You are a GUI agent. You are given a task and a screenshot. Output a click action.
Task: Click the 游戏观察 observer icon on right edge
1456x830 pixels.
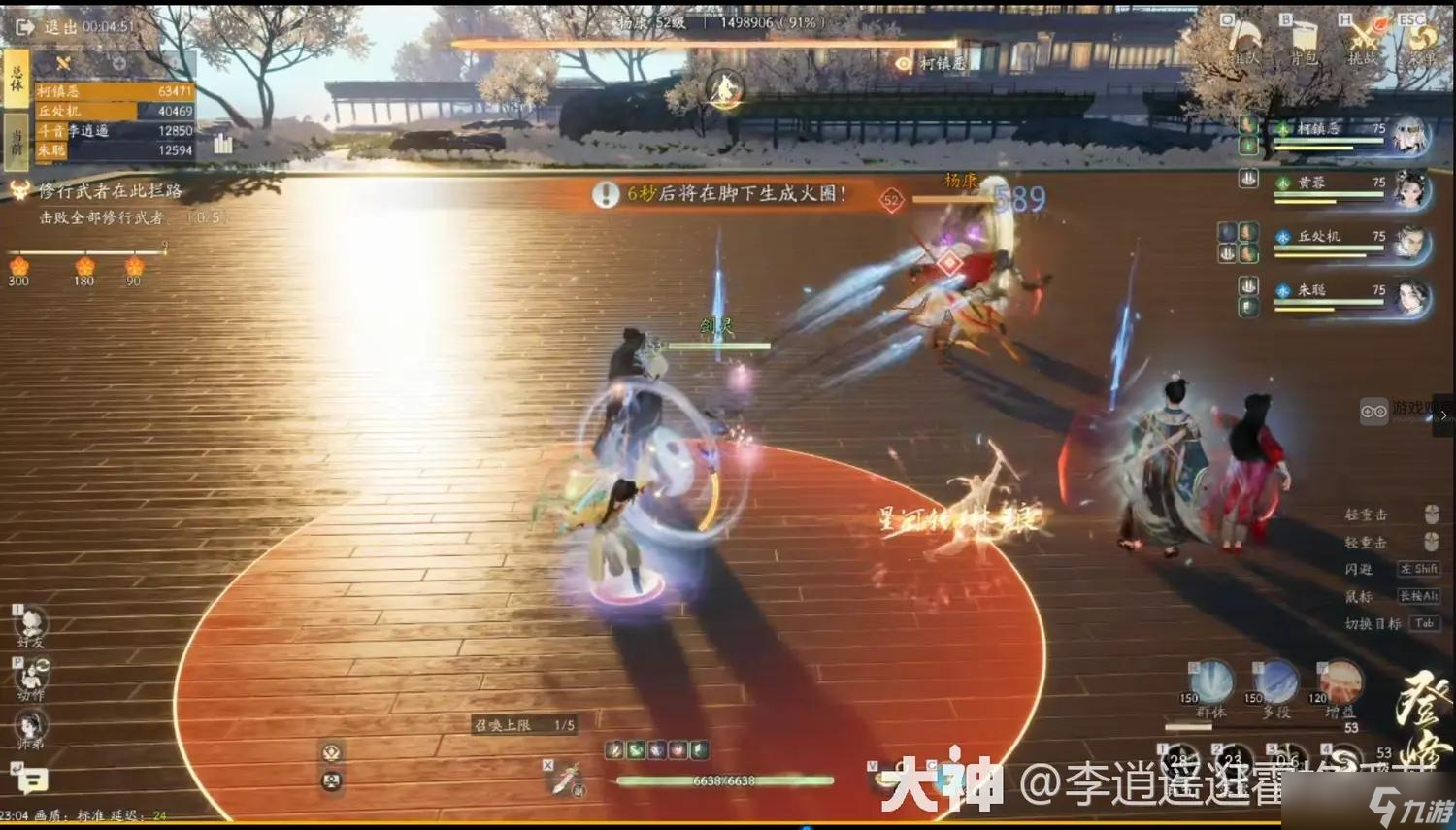pyautogui.click(x=1374, y=413)
